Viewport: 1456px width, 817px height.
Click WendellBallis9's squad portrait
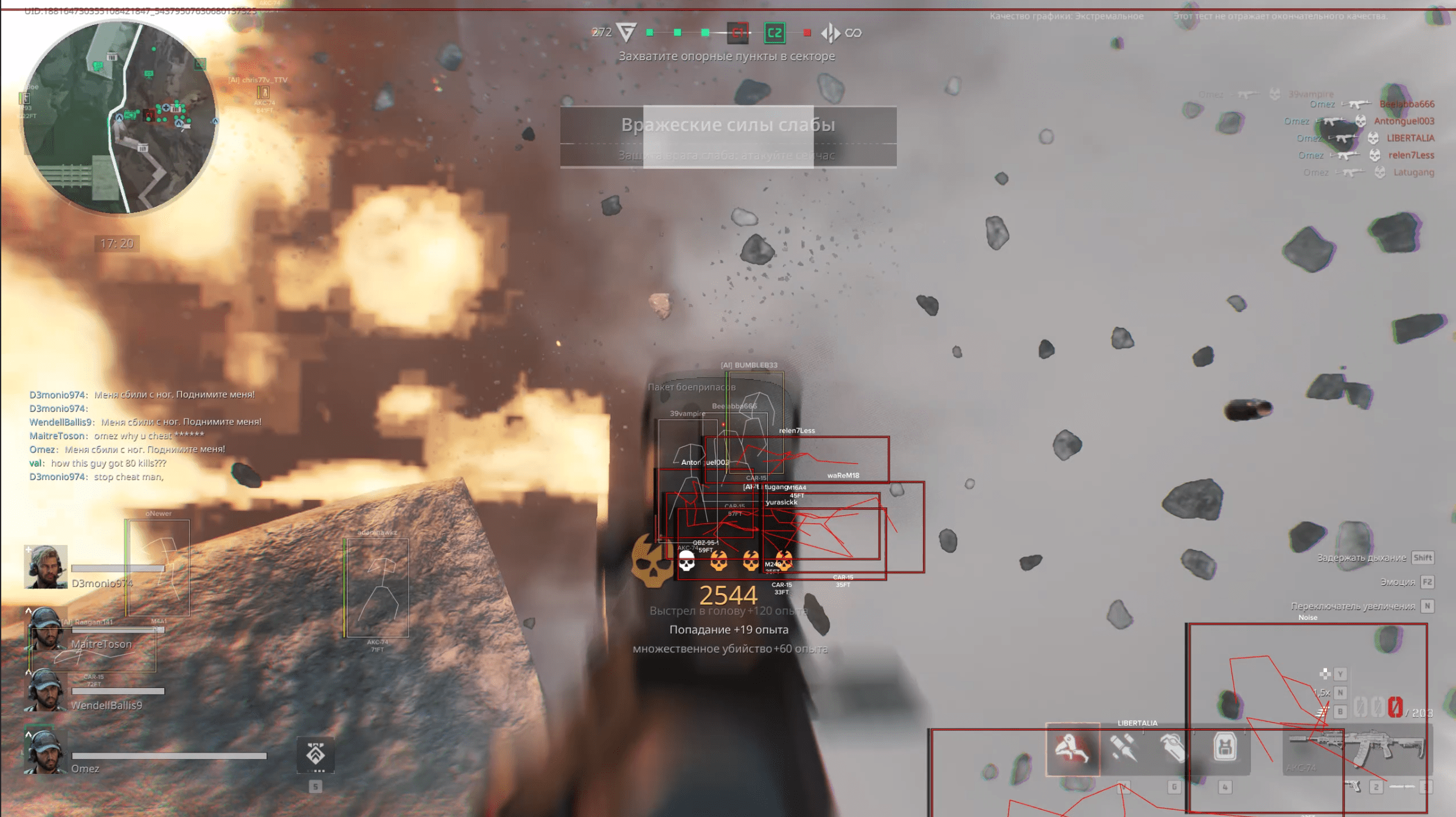(x=46, y=690)
